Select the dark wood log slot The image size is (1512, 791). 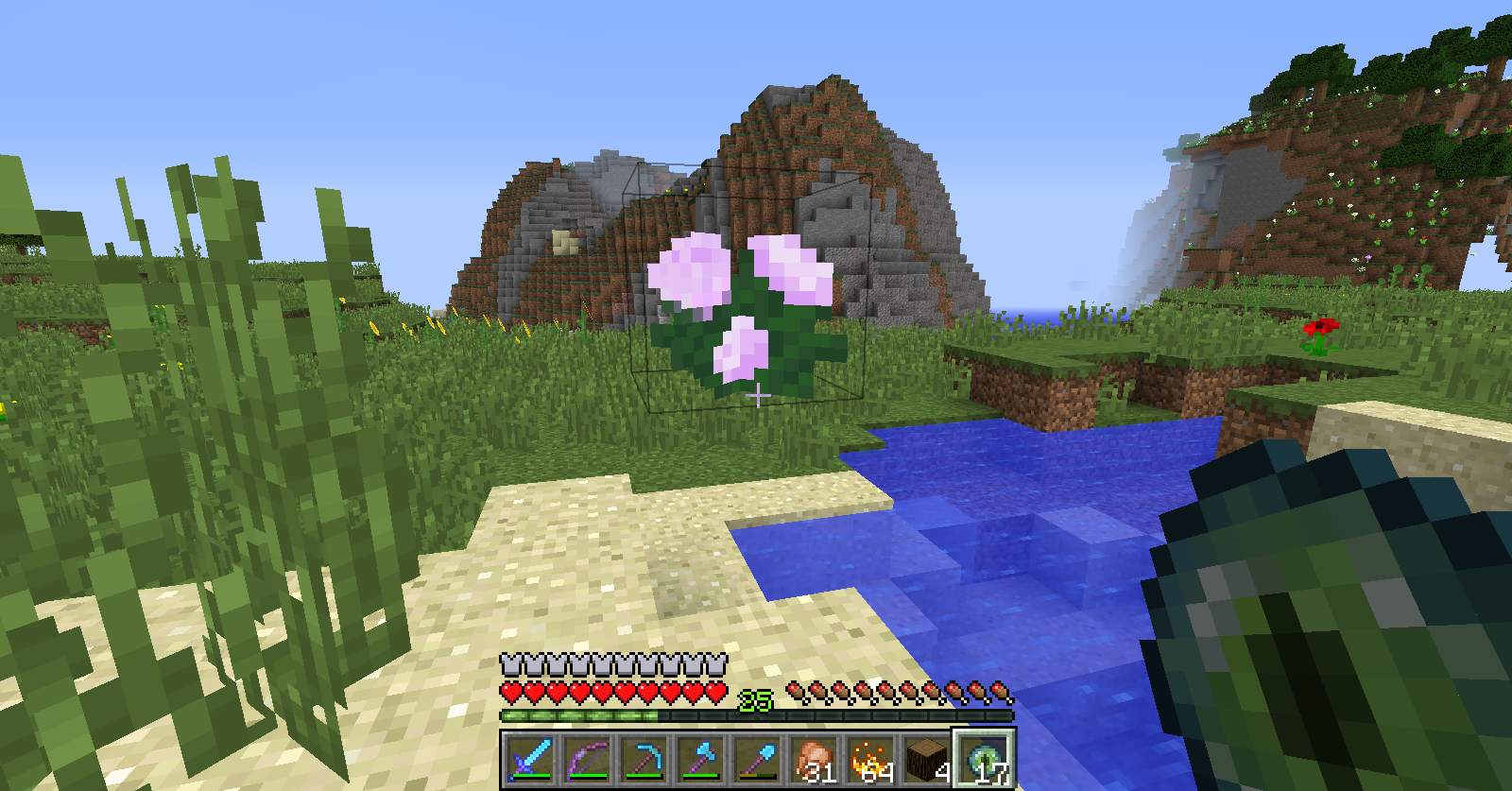click(927, 759)
